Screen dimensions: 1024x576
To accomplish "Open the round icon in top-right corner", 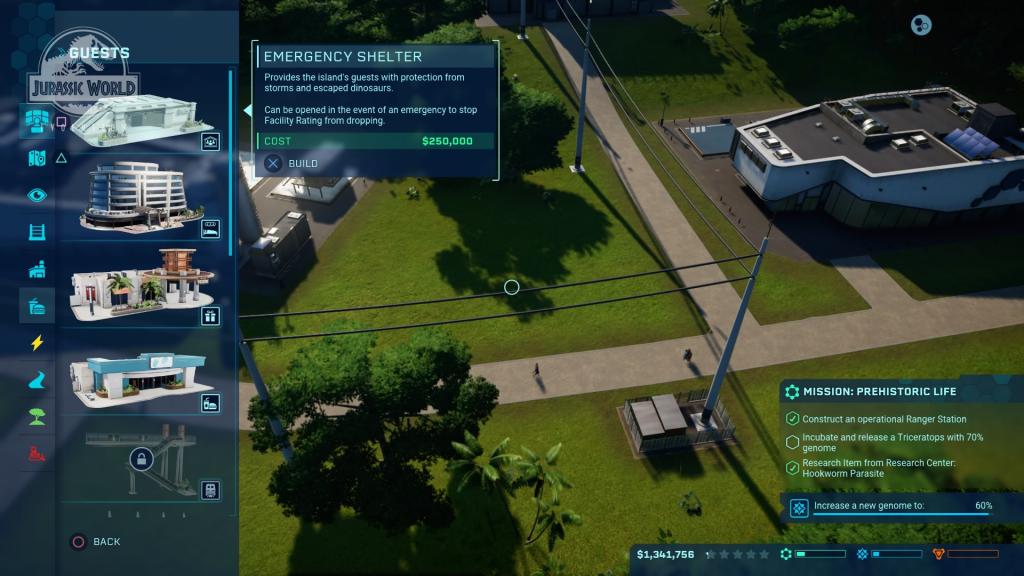I will [921, 25].
